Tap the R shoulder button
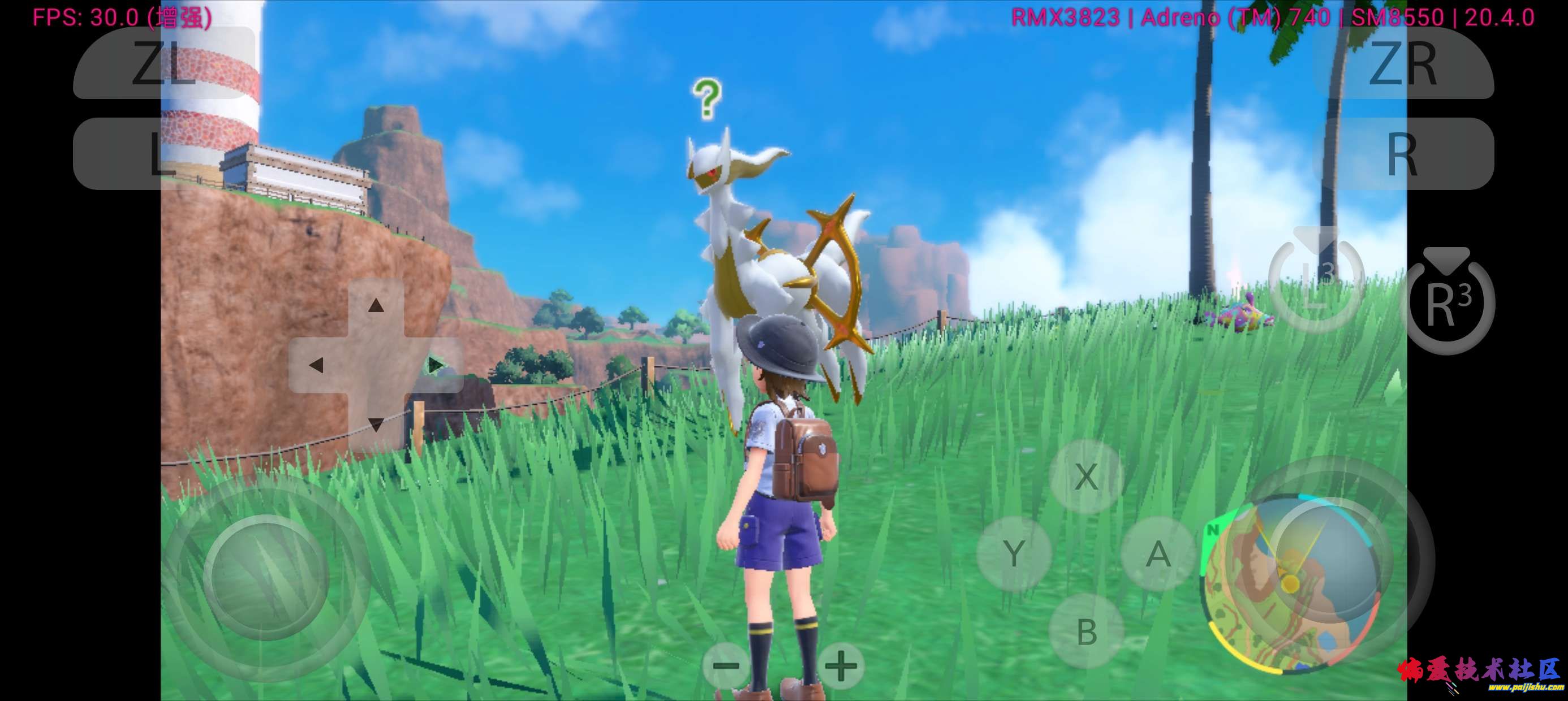The width and height of the screenshot is (1568, 701). 1402,153
